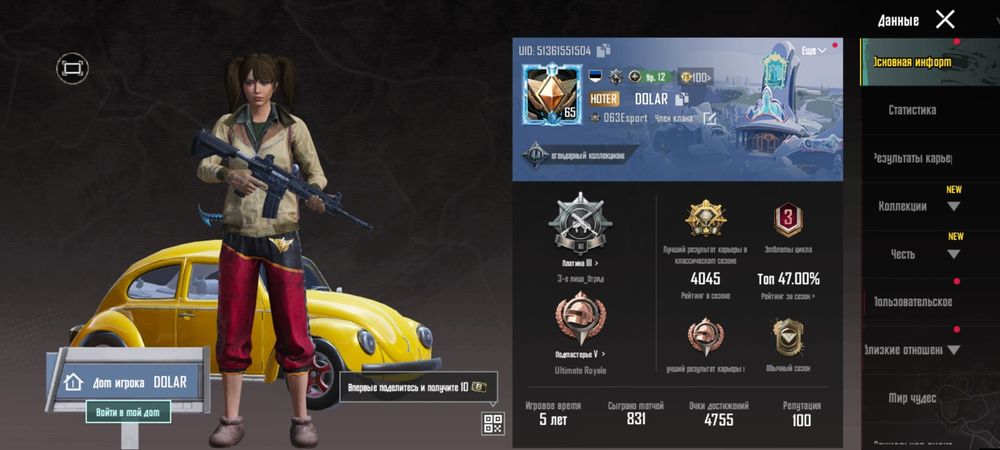Switch to the Статистика tab
Image resolution: width=1000 pixels, height=450 pixels.
click(x=911, y=110)
